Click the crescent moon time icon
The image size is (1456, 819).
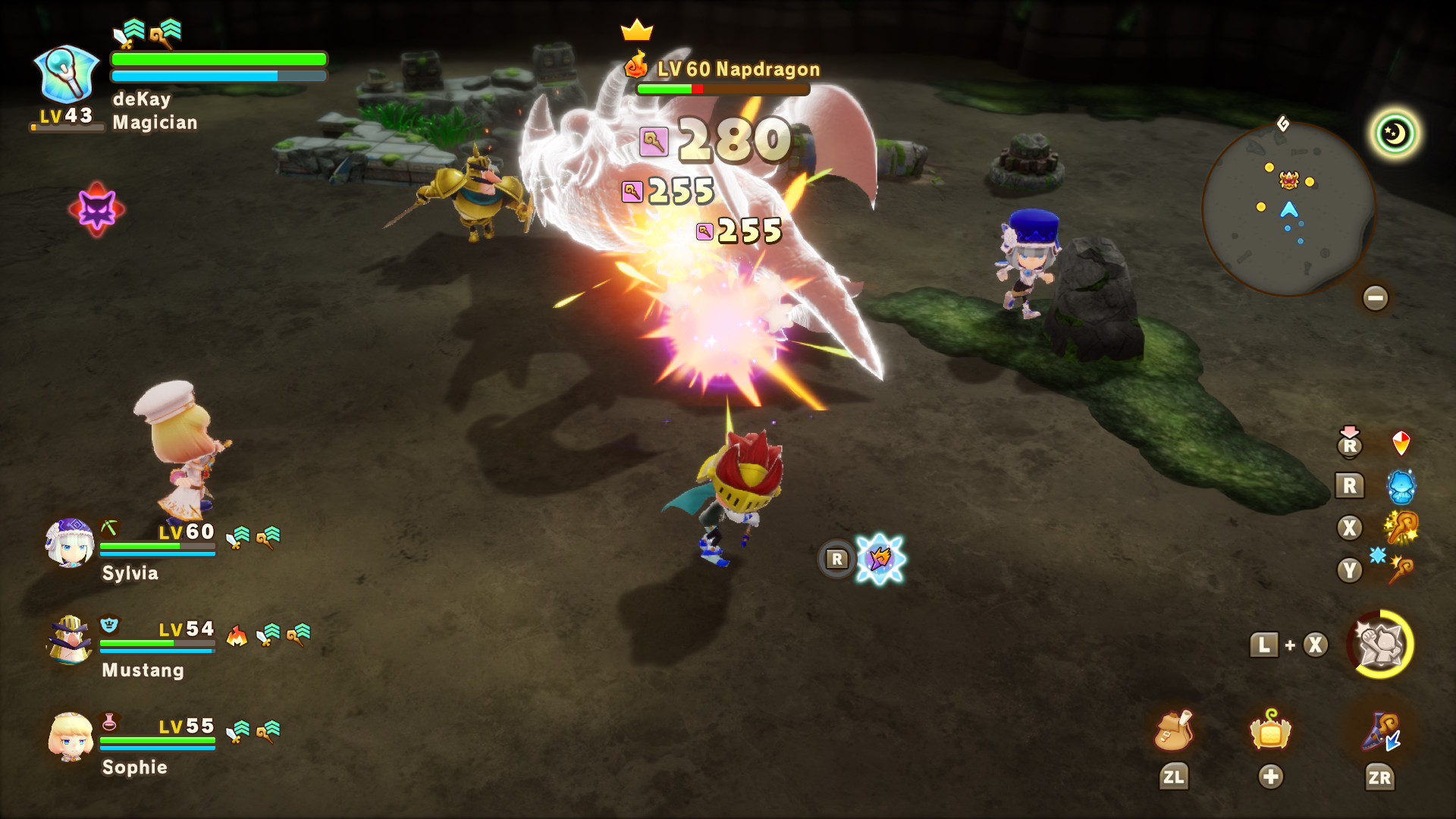[1395, 134]
